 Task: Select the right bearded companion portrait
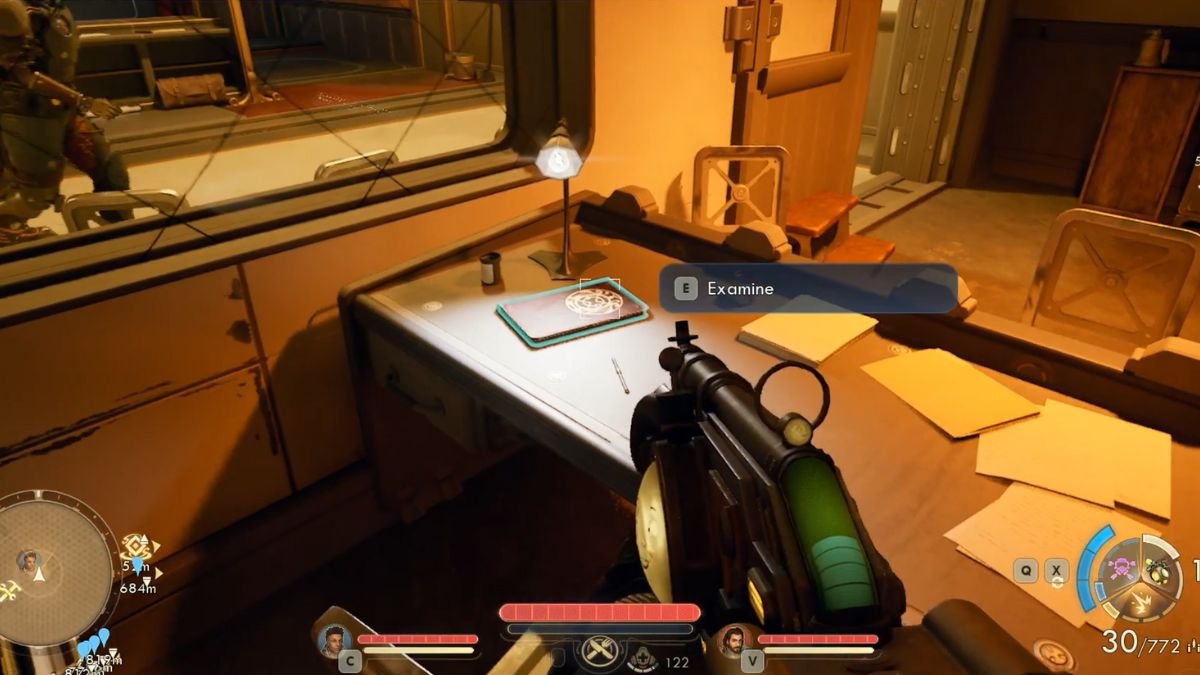(x=733, y=640)
